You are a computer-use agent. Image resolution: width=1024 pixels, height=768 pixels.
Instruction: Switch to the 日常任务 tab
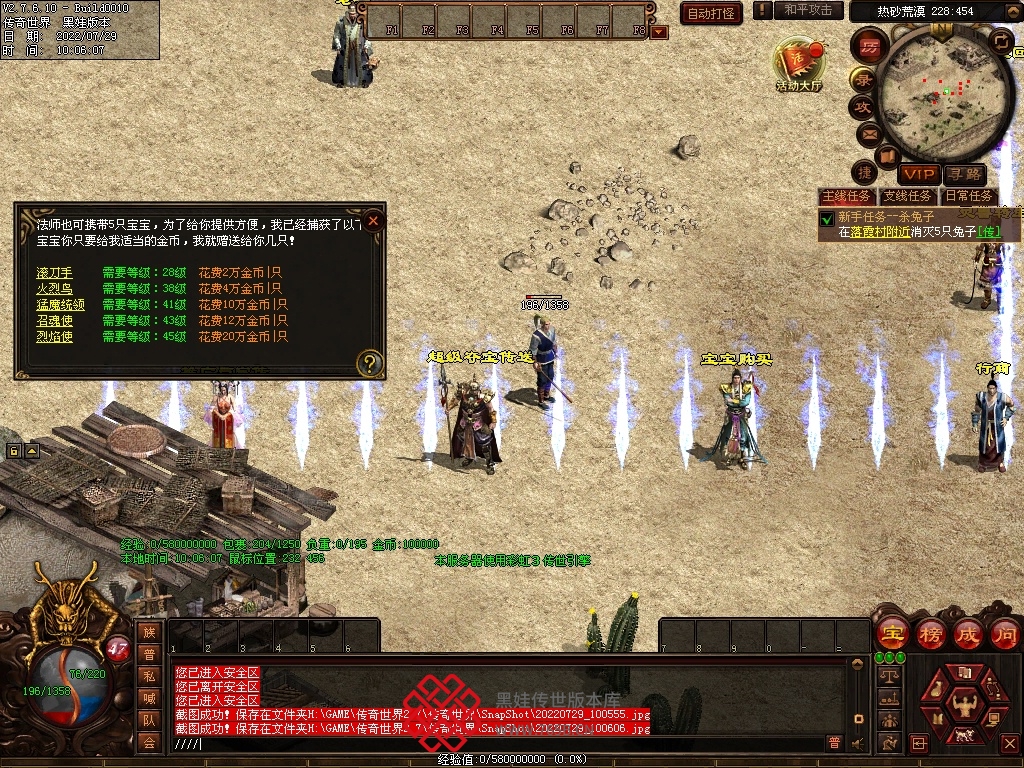[x=969, y=197]
